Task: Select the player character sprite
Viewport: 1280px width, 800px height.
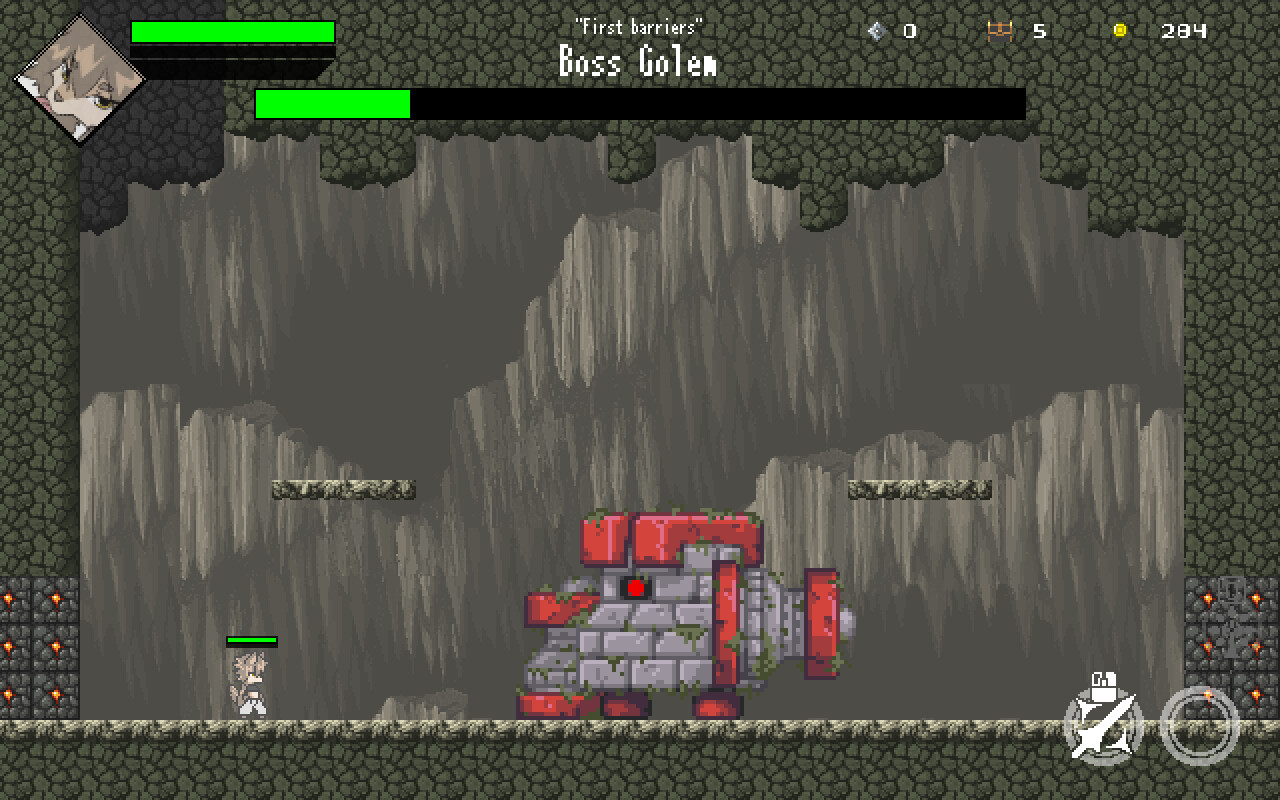Action: tap(250, 680)
